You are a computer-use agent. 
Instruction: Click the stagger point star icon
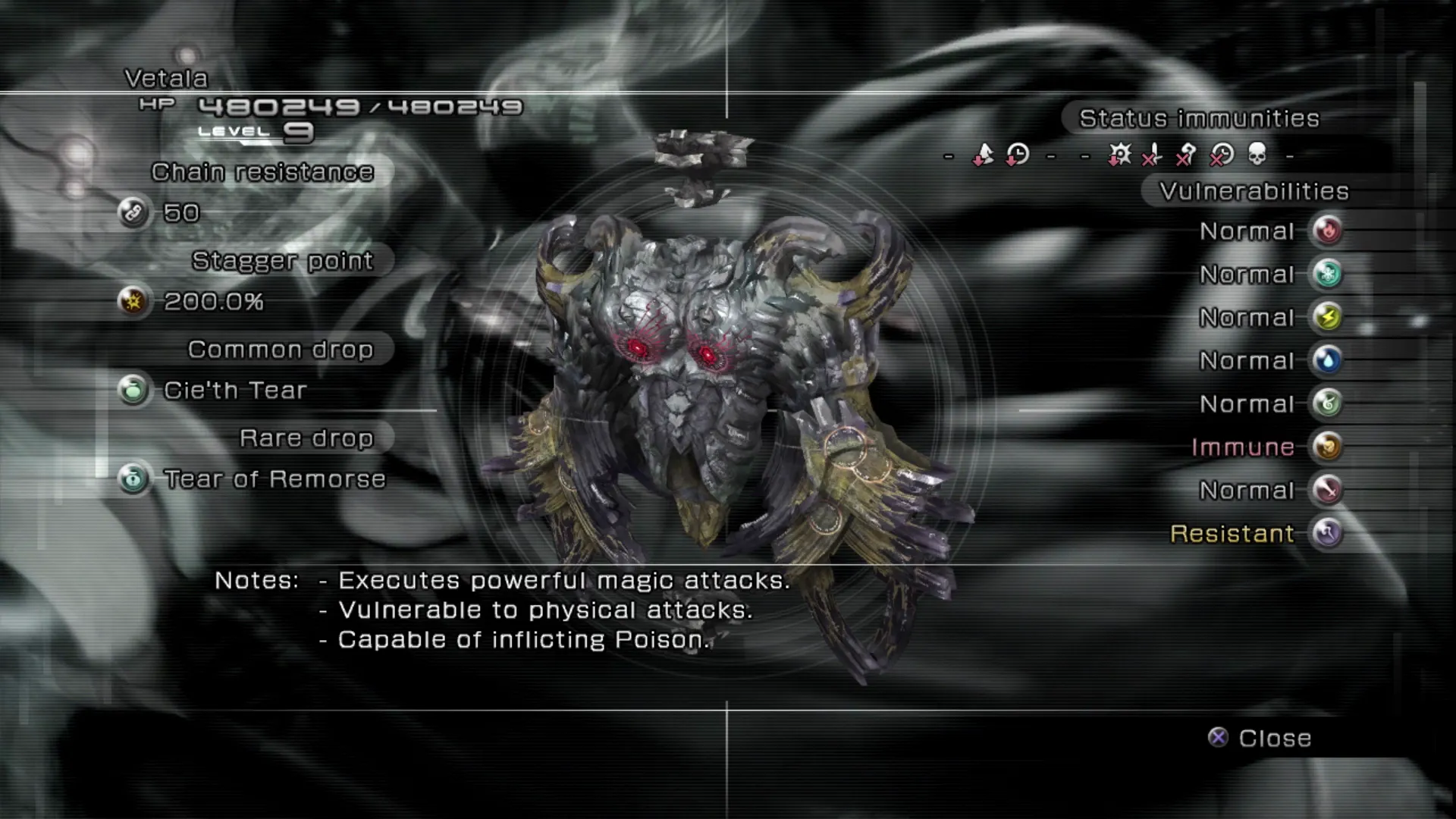tap(133, 301)
